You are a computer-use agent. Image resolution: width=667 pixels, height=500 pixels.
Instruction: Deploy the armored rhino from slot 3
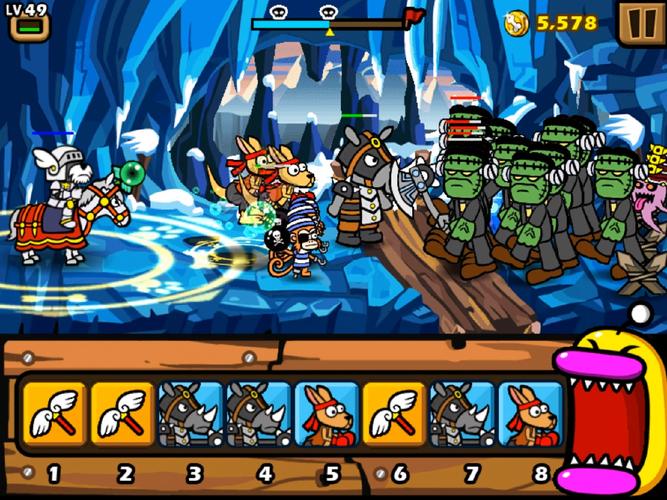190,412
